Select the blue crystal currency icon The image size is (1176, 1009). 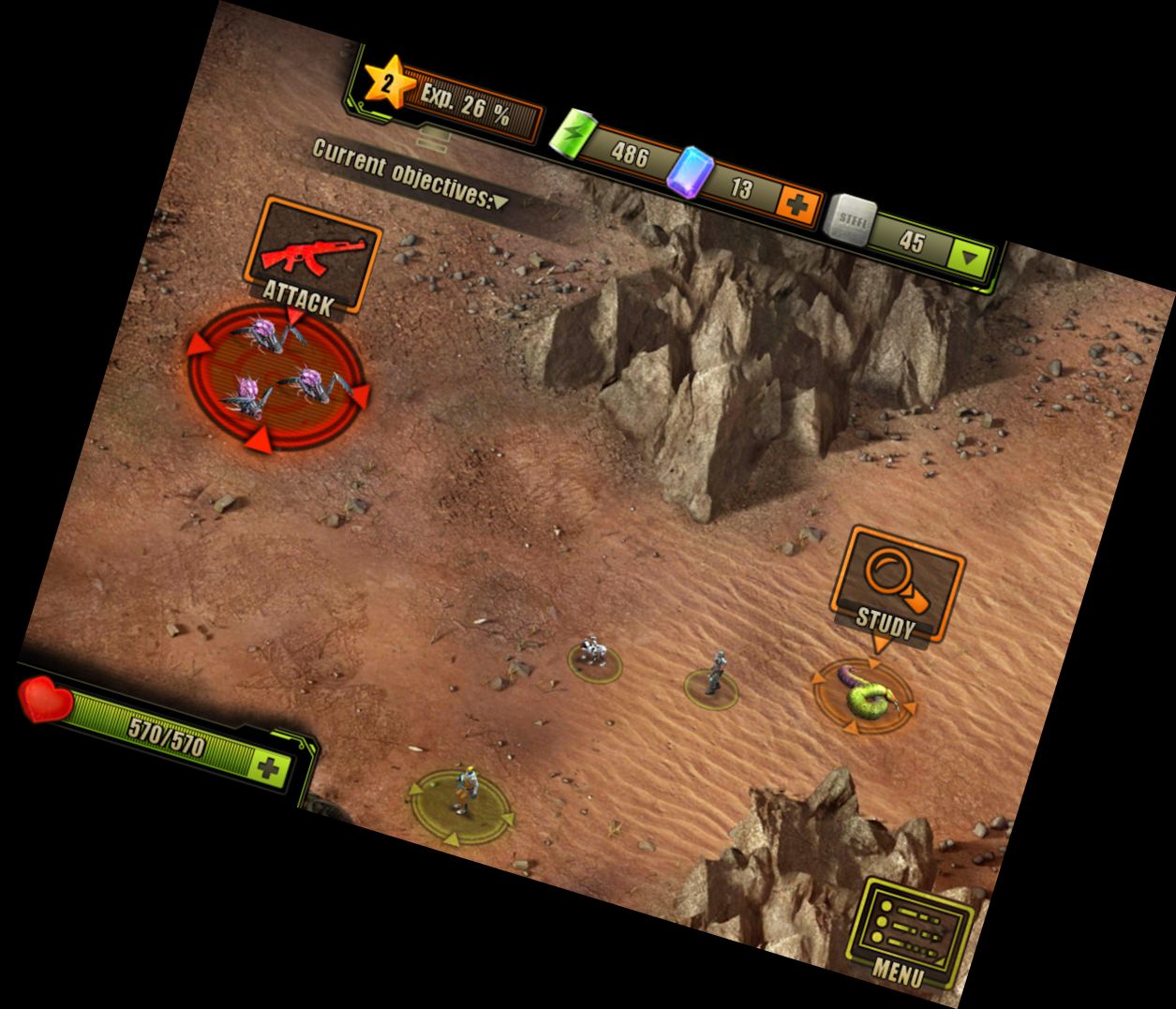694,172
